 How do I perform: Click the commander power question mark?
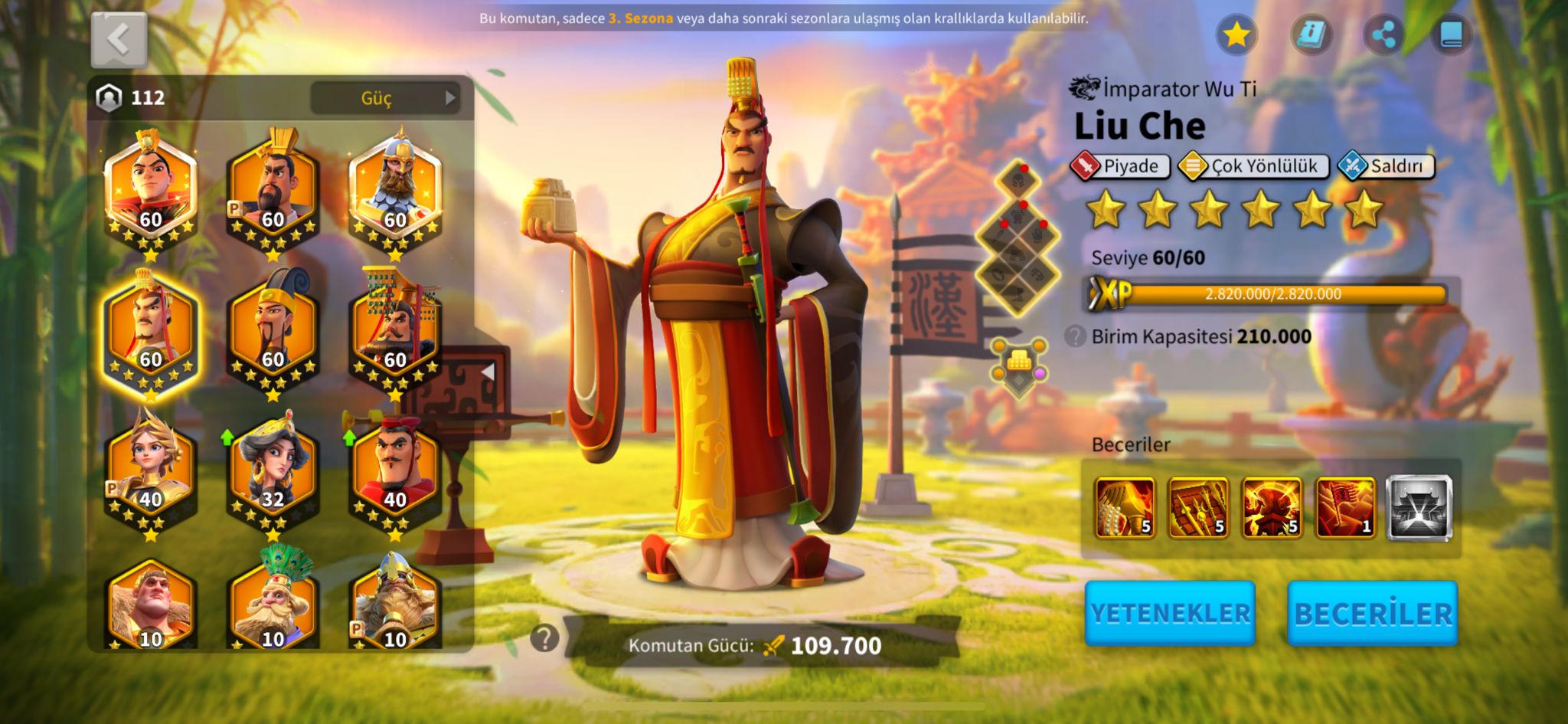(544, 637)
